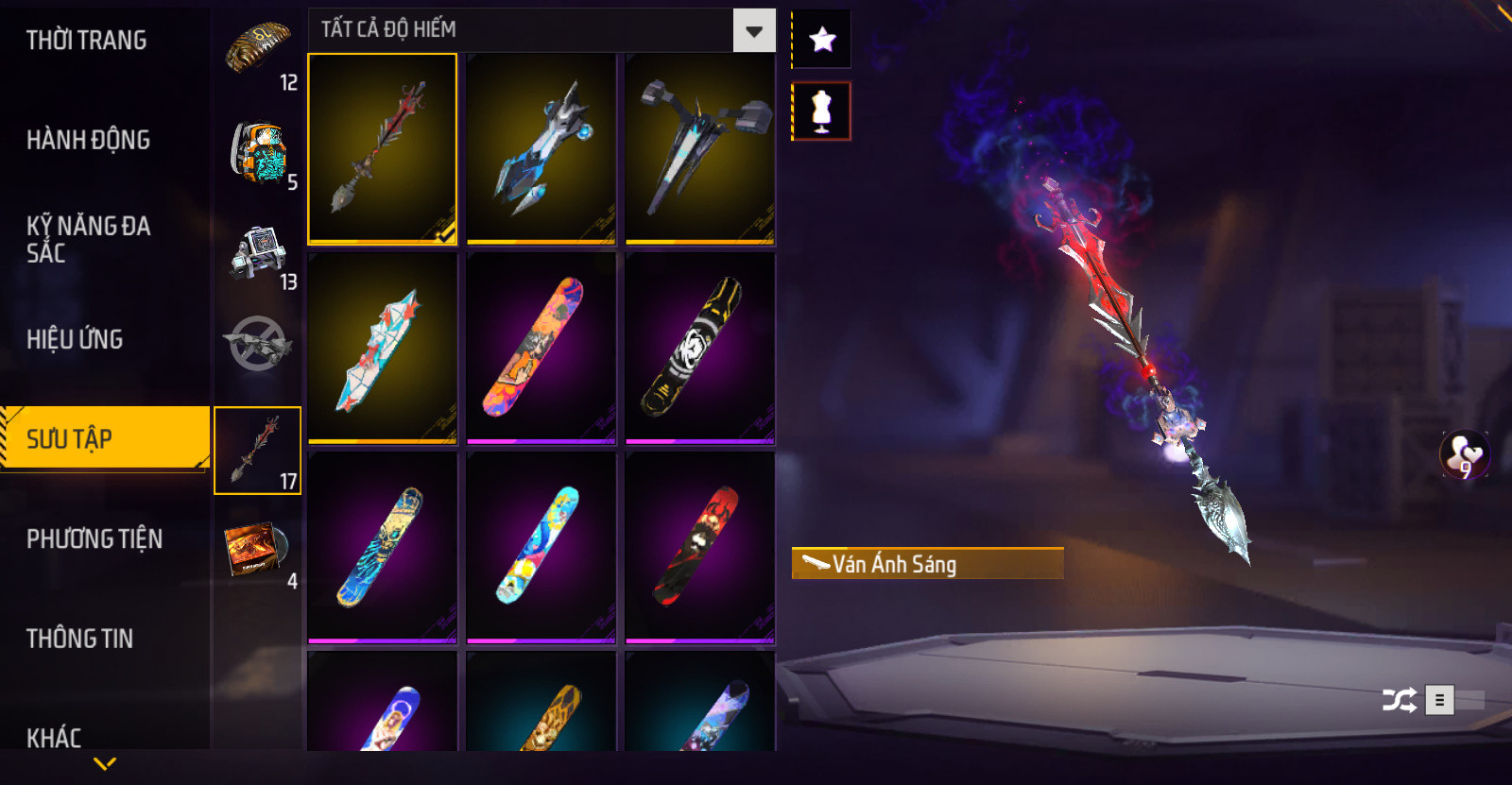Click the shuffle random icon
This screenshot has height=785, width=1512.
(x=1399, y=700)
